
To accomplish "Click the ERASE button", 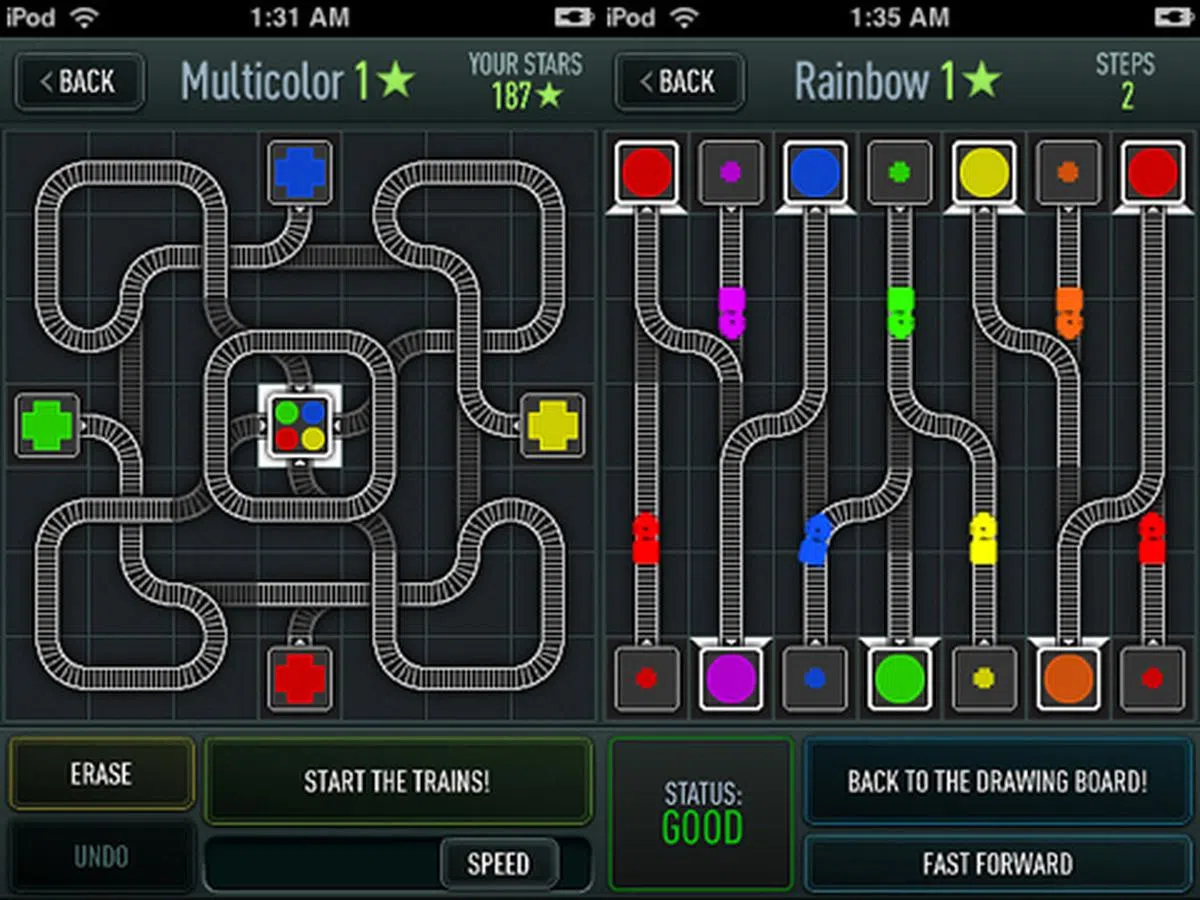I will (101, 774).
